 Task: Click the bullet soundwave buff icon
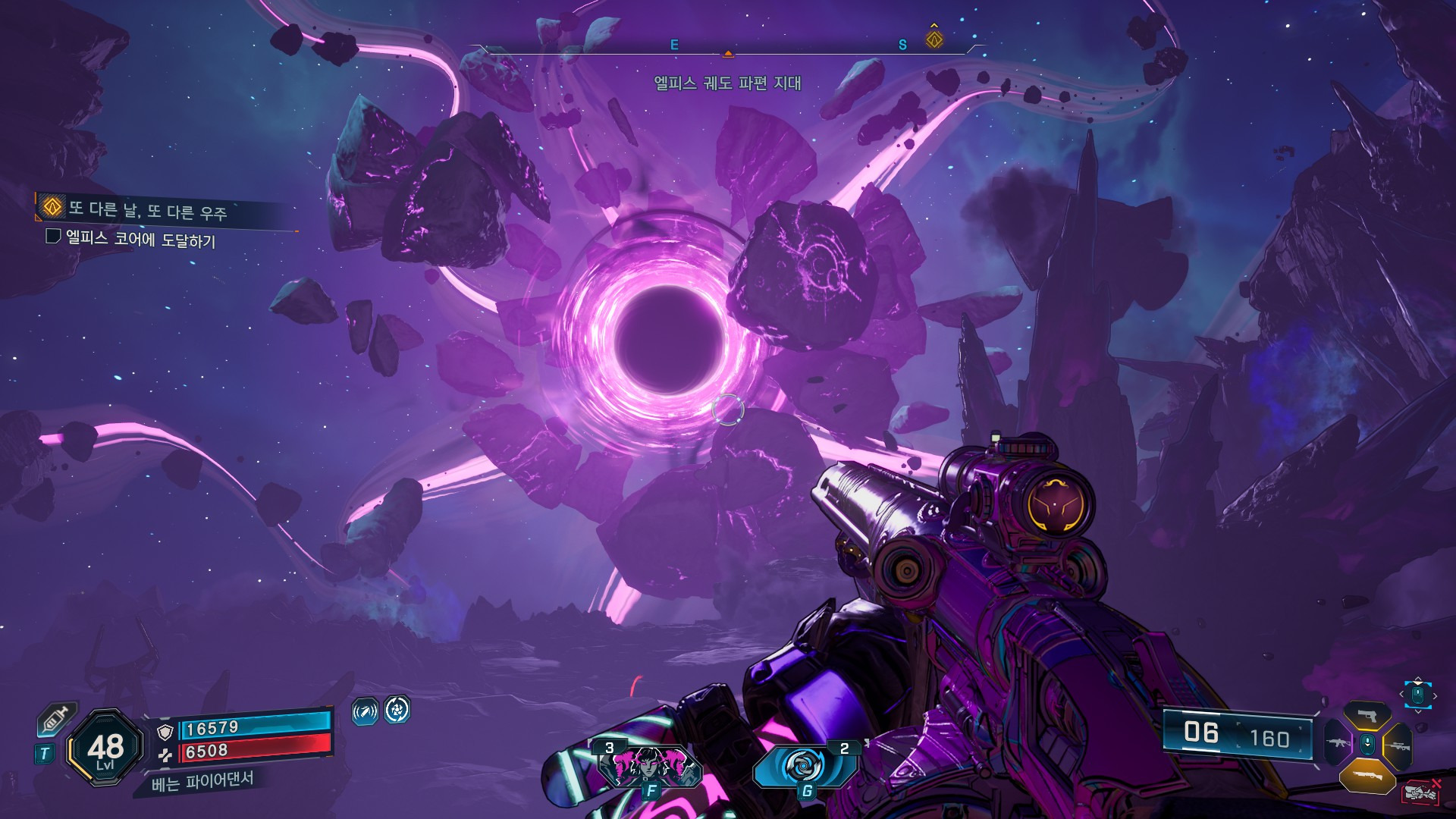pyautogui.click(x=365, y=711)
